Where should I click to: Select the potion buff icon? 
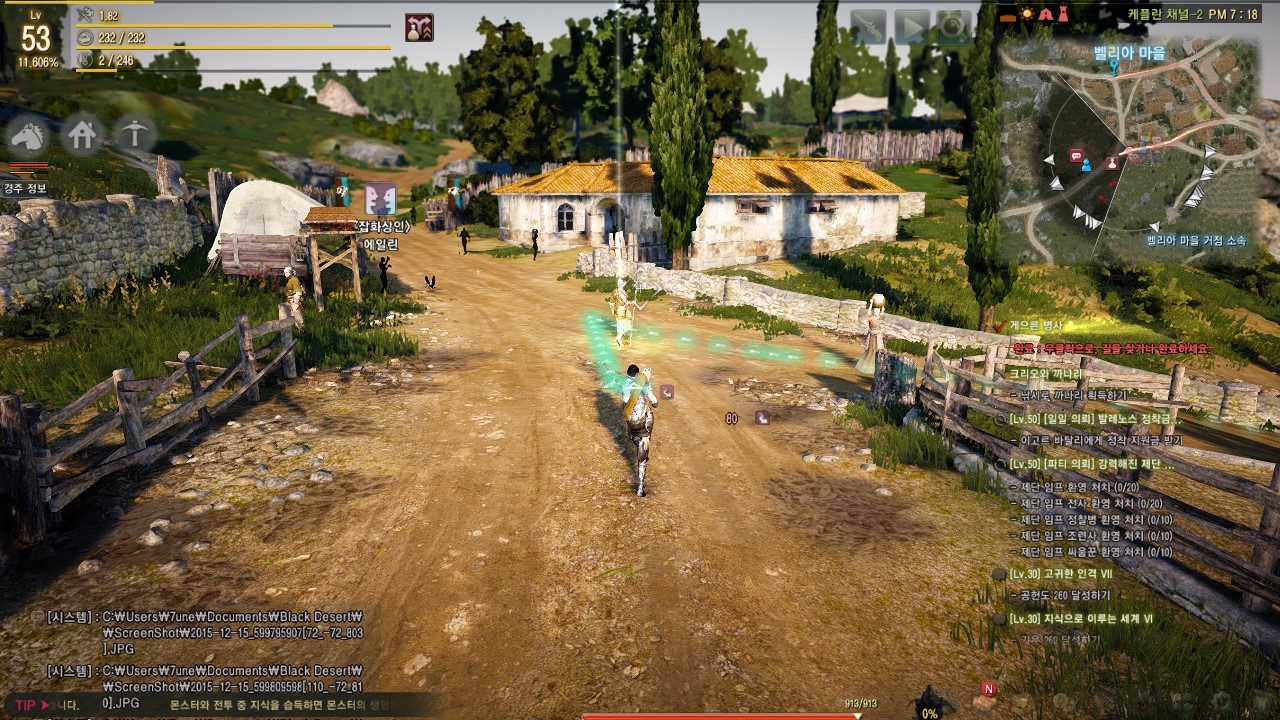(x=419, y=28)
